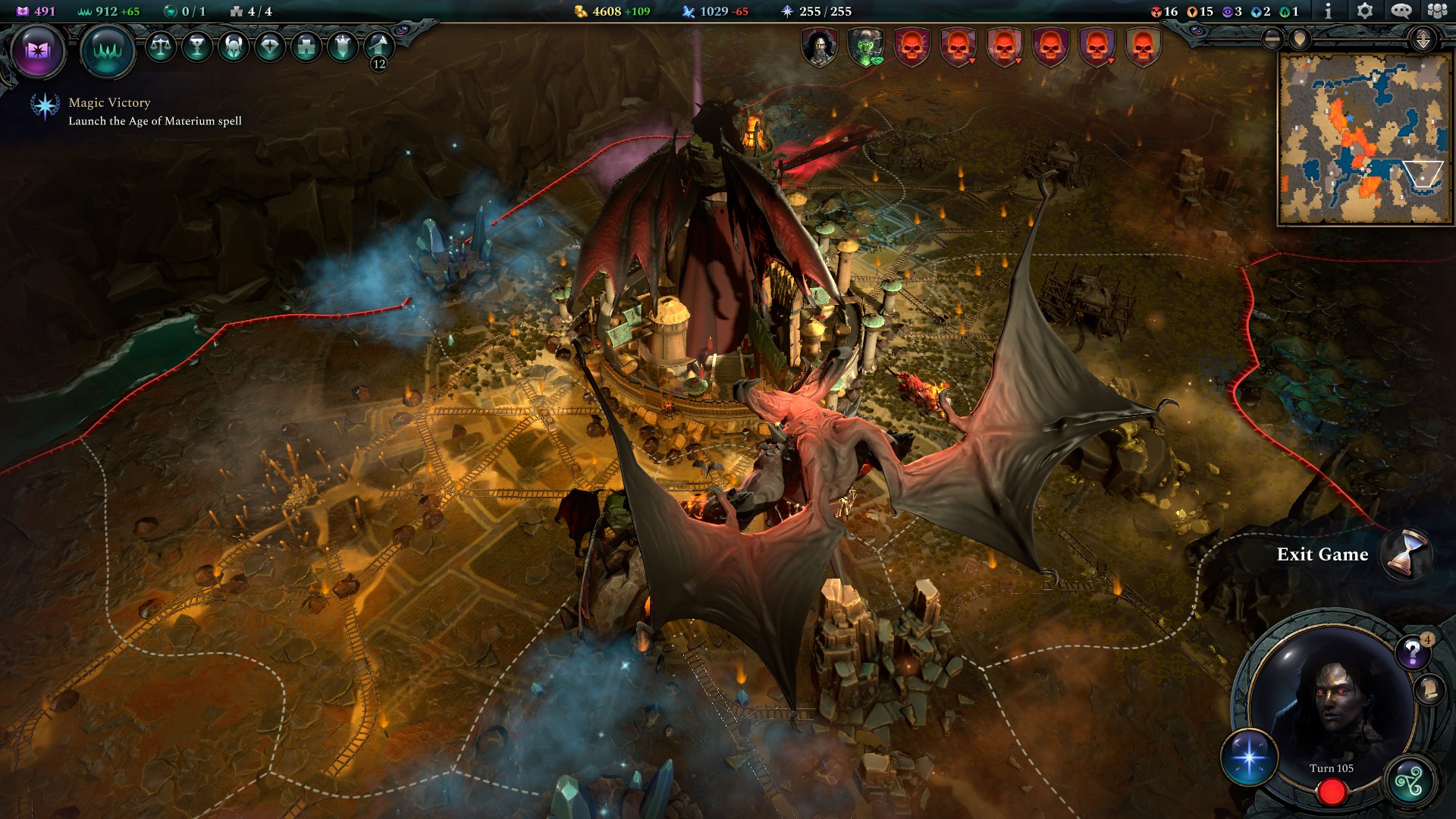Click the info 'i' button

[x=1328, y=11]
